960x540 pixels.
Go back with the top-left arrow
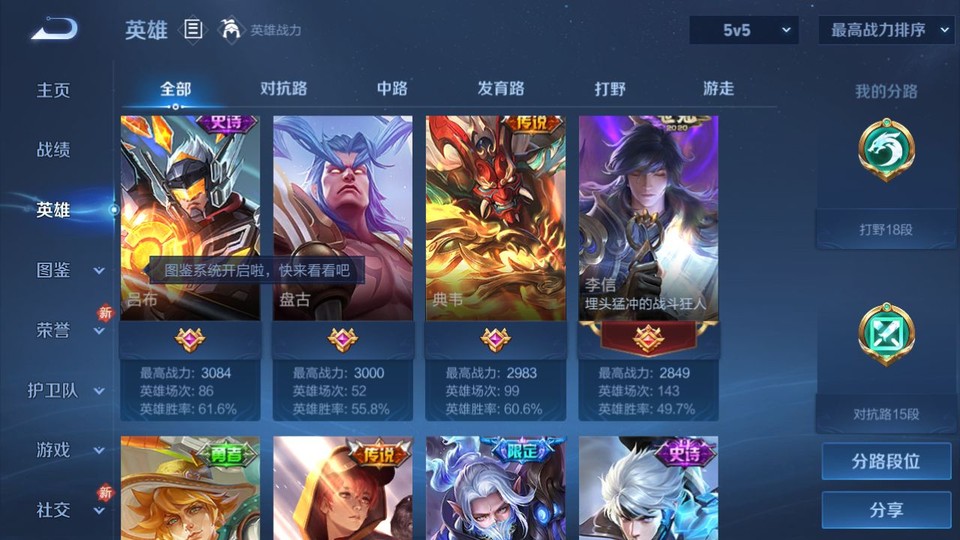click(x=54, y=30)
